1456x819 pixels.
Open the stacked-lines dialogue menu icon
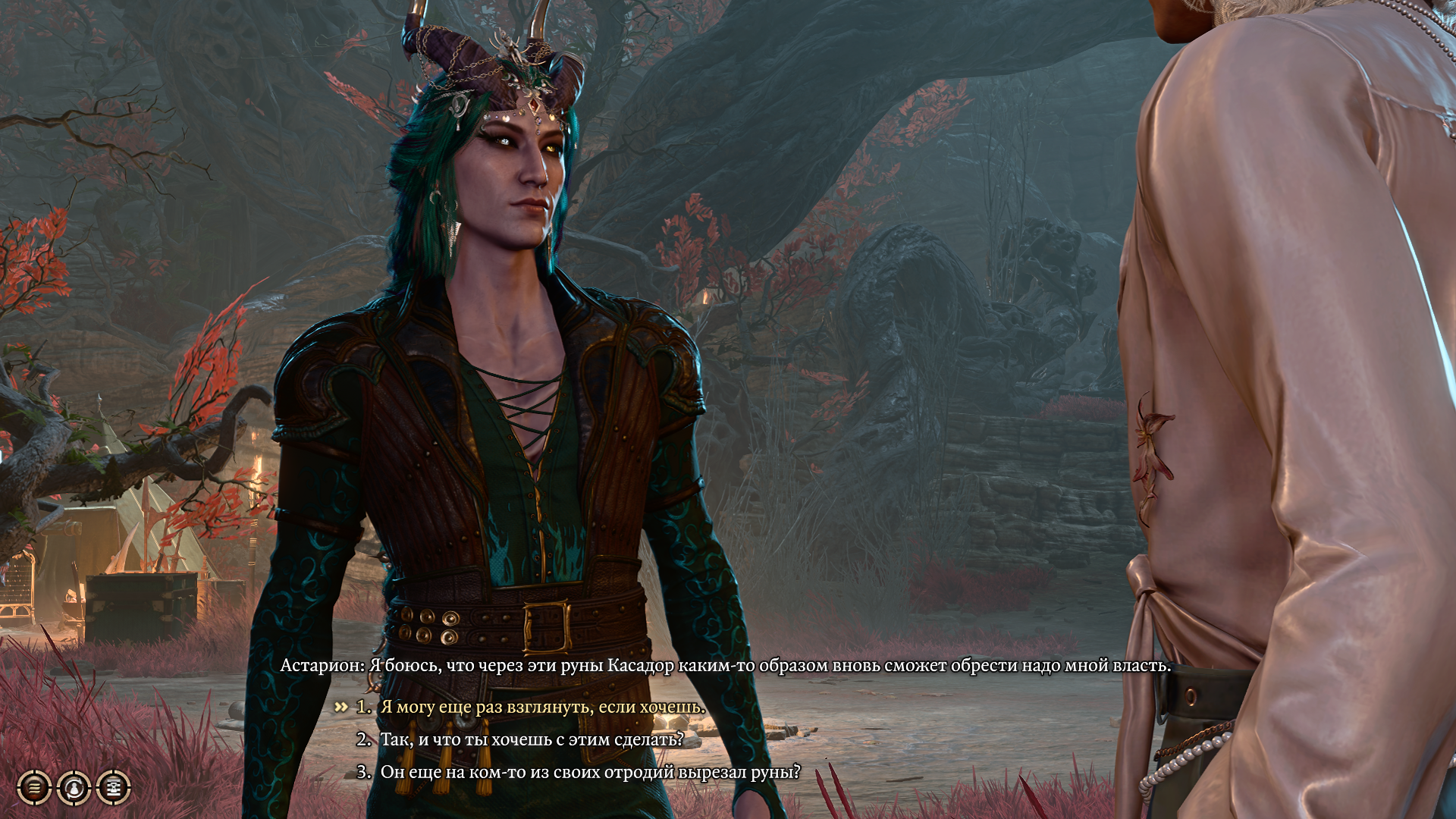coord(34,787)
